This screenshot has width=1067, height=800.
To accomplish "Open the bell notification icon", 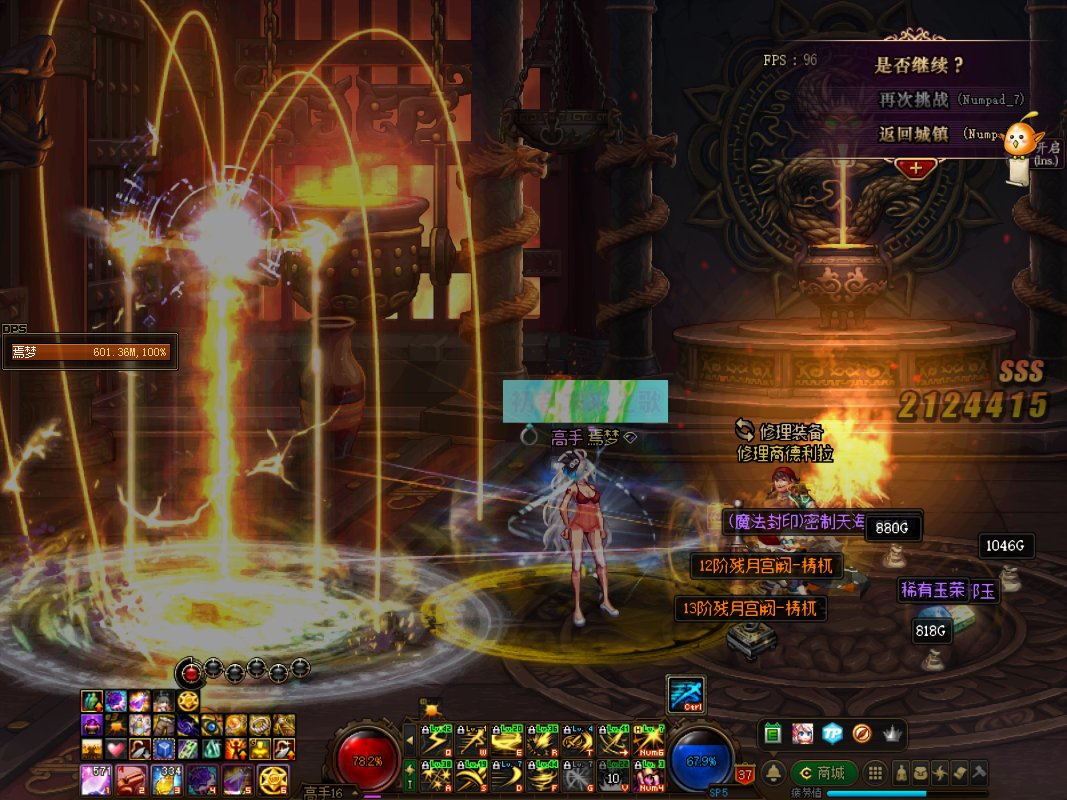I will [x=773, y=772].
